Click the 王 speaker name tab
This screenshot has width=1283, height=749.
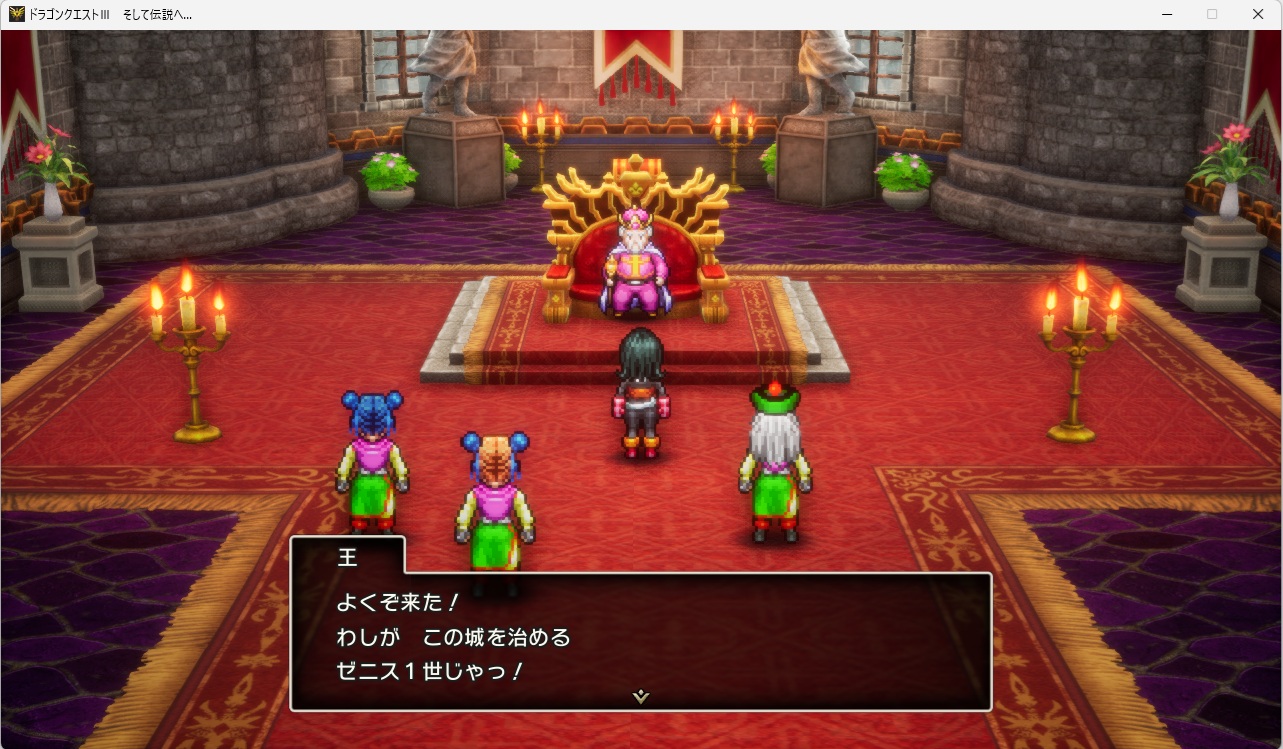coord(348,557)
